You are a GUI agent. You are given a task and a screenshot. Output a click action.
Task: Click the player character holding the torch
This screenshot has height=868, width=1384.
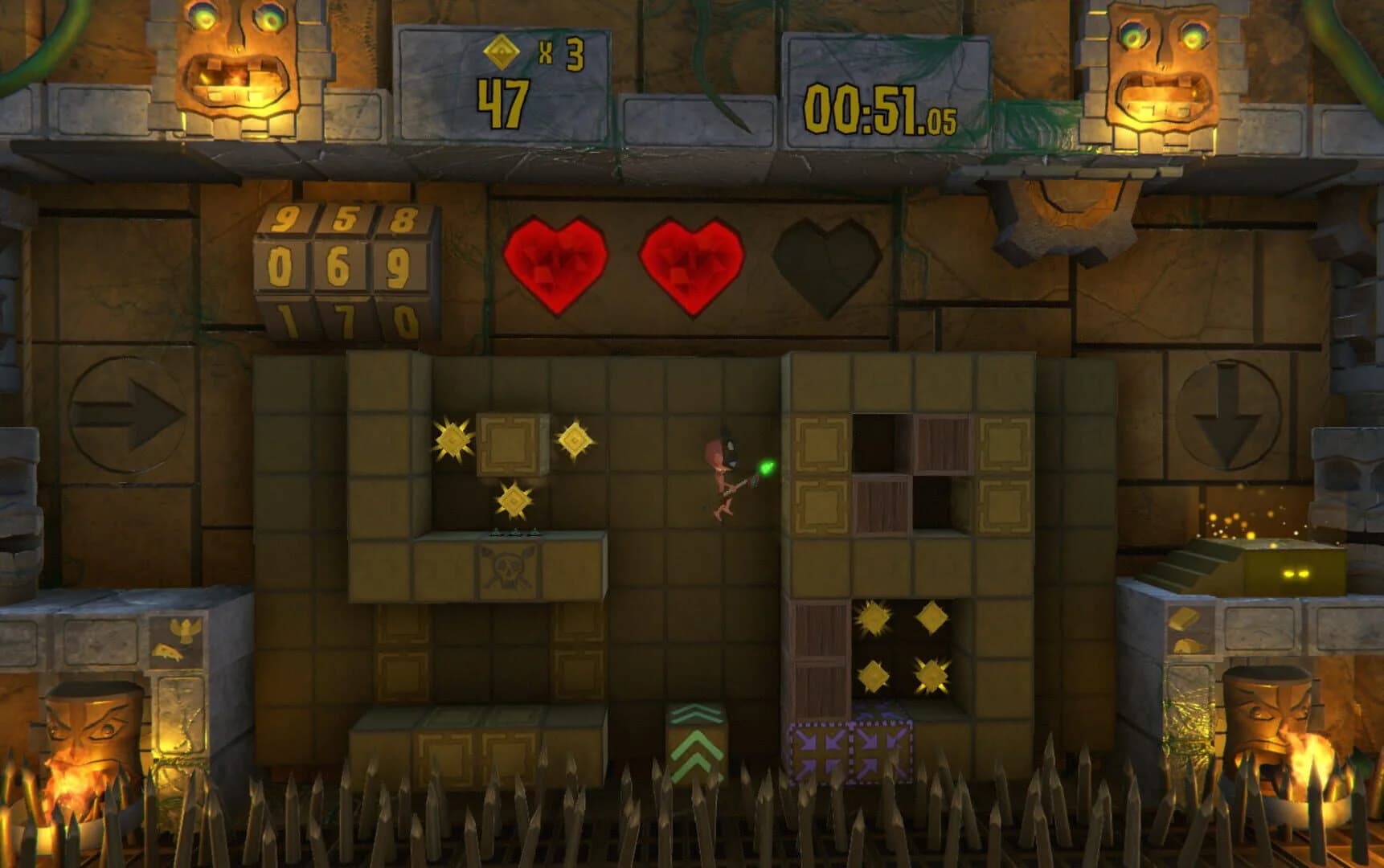723,474
